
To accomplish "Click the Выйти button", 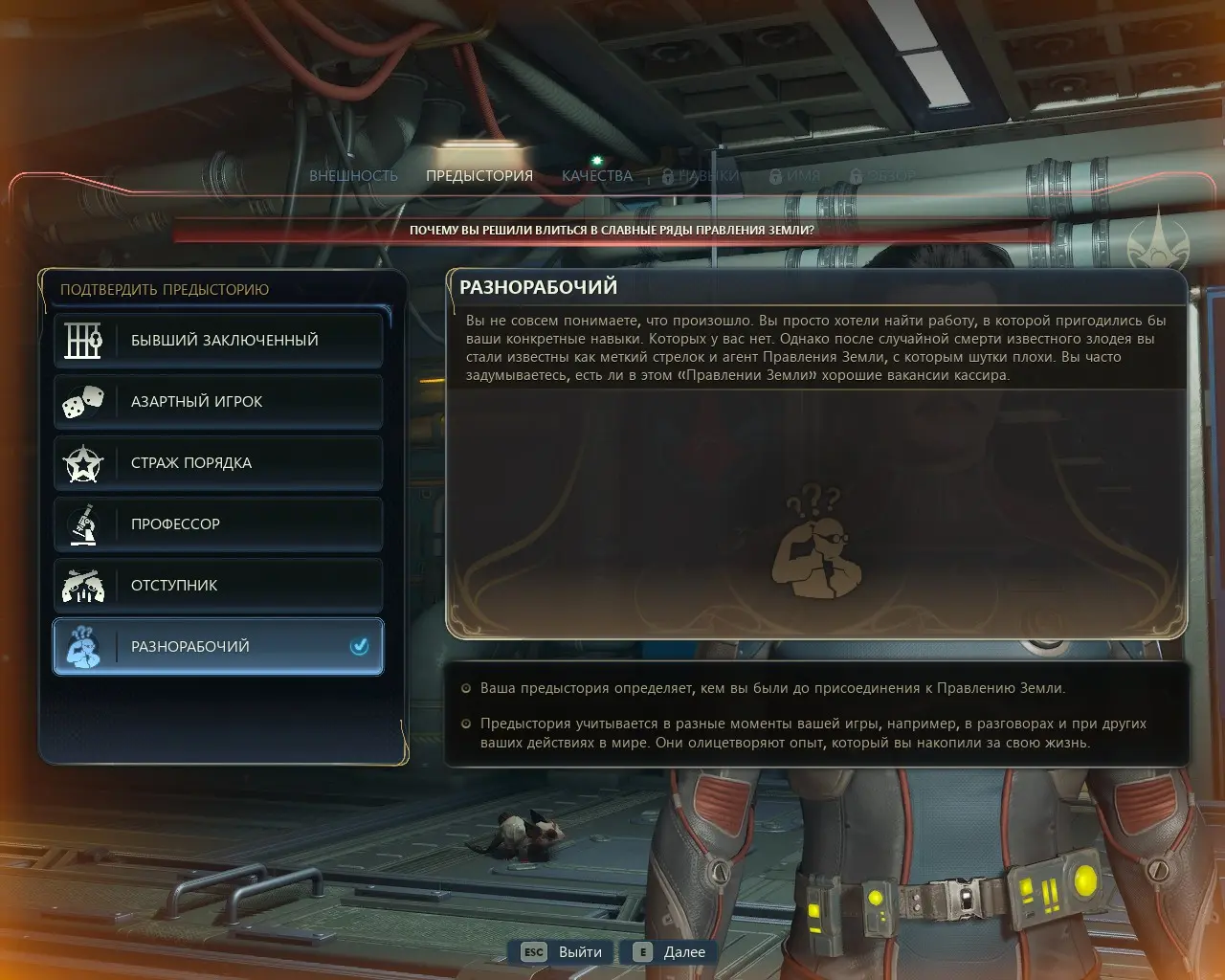I will (x=564, y=952).
